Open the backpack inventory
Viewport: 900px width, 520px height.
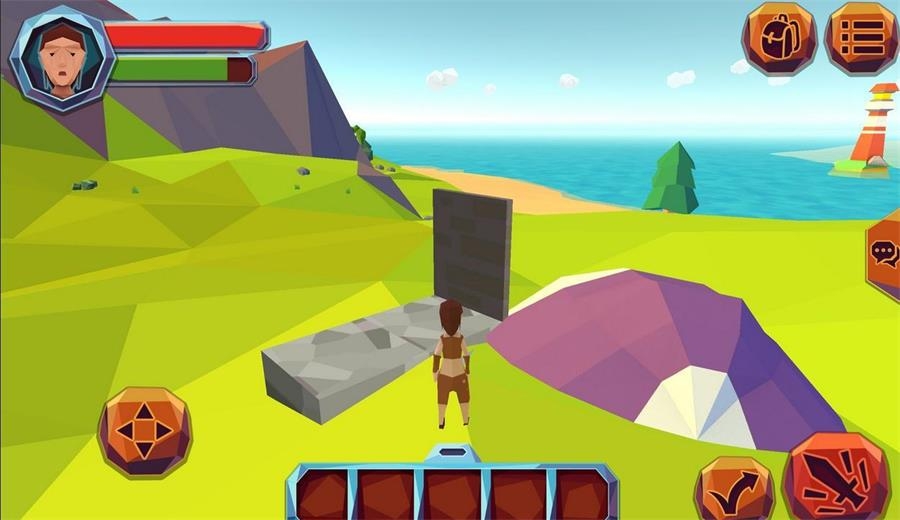(778, 39)
